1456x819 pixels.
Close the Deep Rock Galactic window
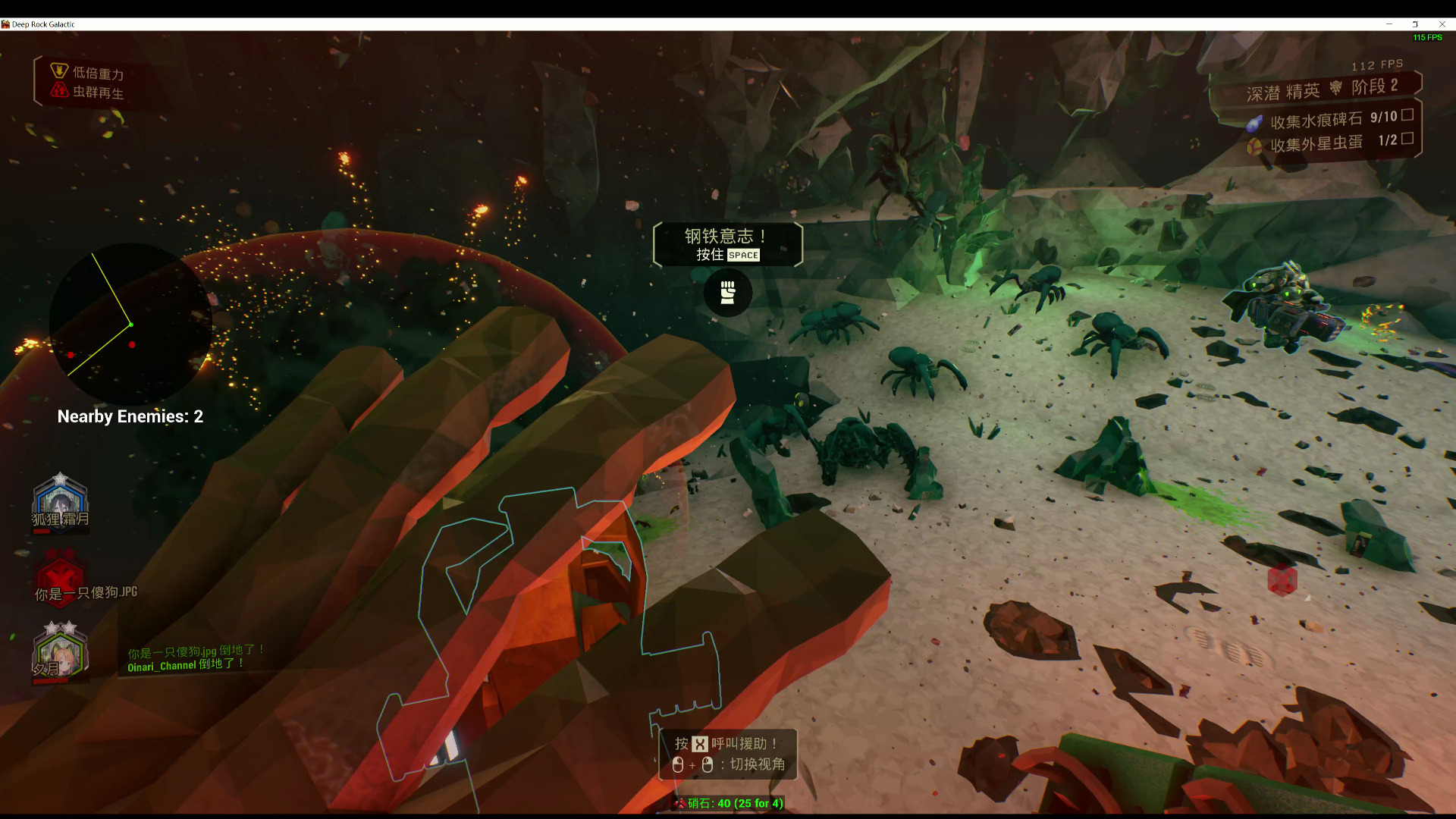tap(1442, 24)
